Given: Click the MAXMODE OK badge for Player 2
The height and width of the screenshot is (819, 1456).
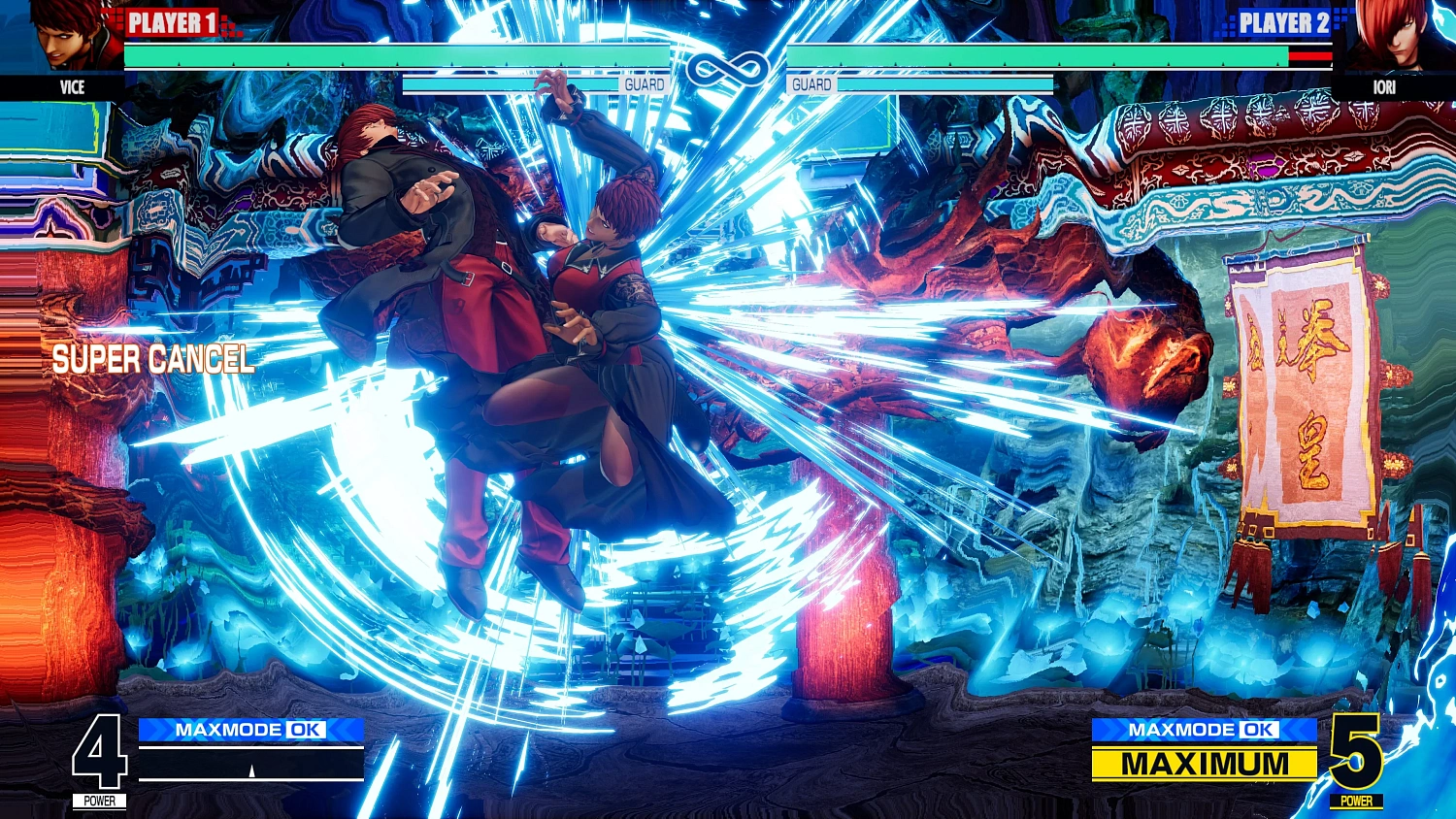Looking at the screenshot, I should coord(1204,730).
